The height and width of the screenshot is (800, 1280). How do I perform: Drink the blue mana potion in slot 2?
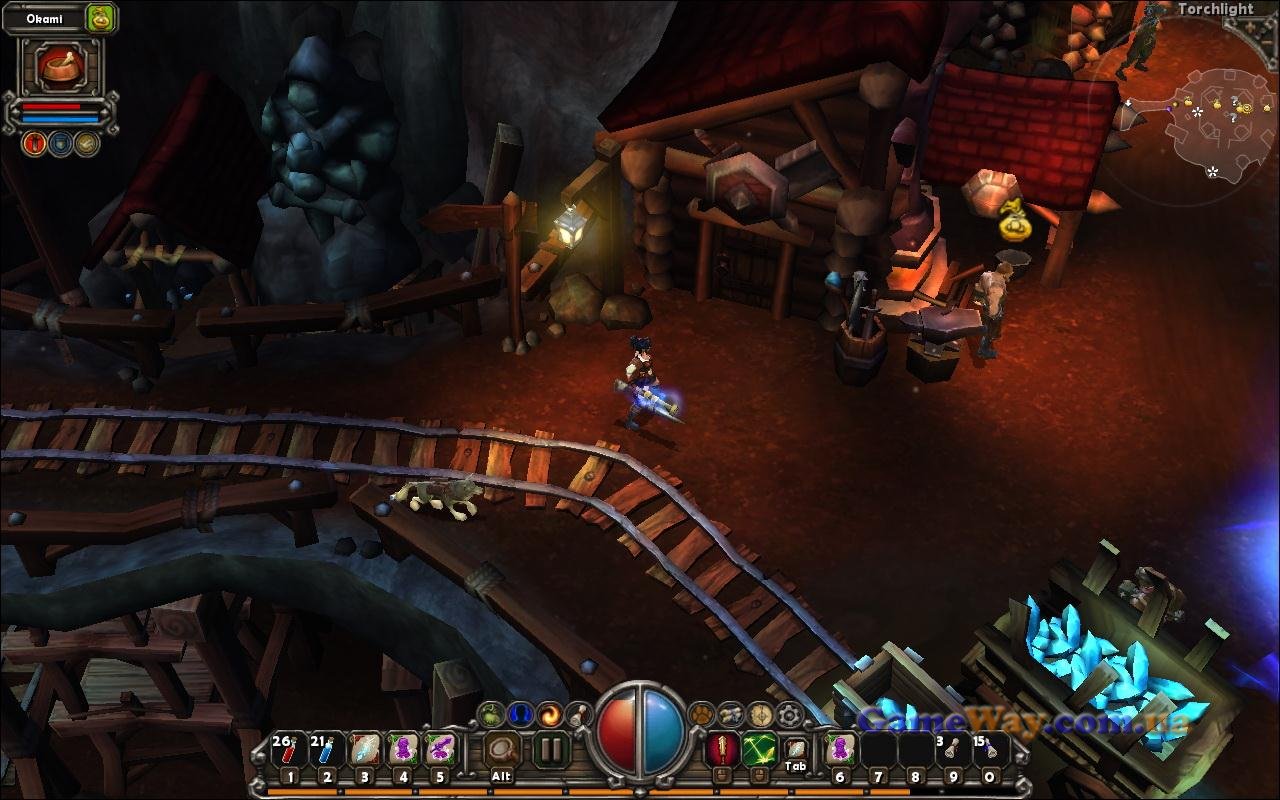pos(327,750)
